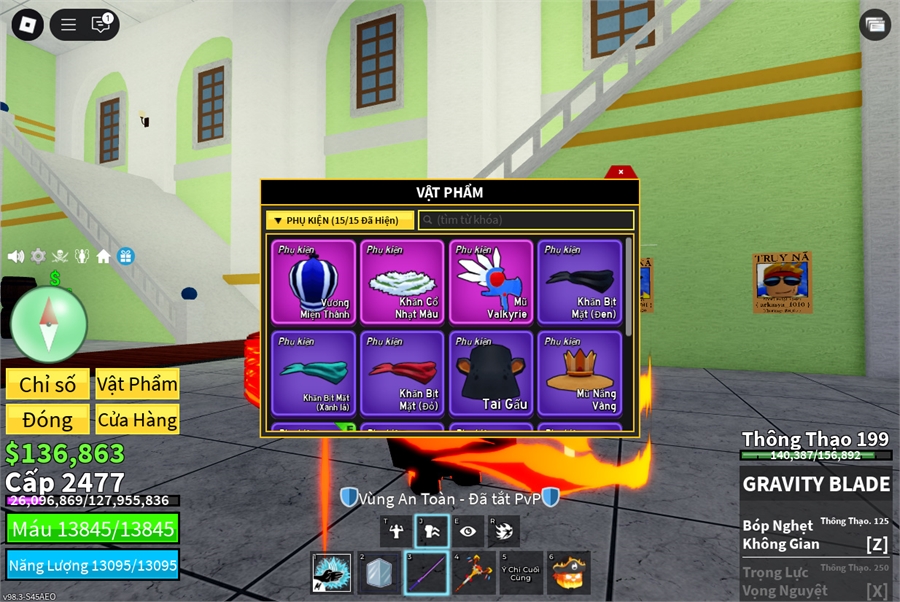Select the purple sword in hotbar slot 3
The height and width of the screenshot is (602, 900).
[426, 573]
